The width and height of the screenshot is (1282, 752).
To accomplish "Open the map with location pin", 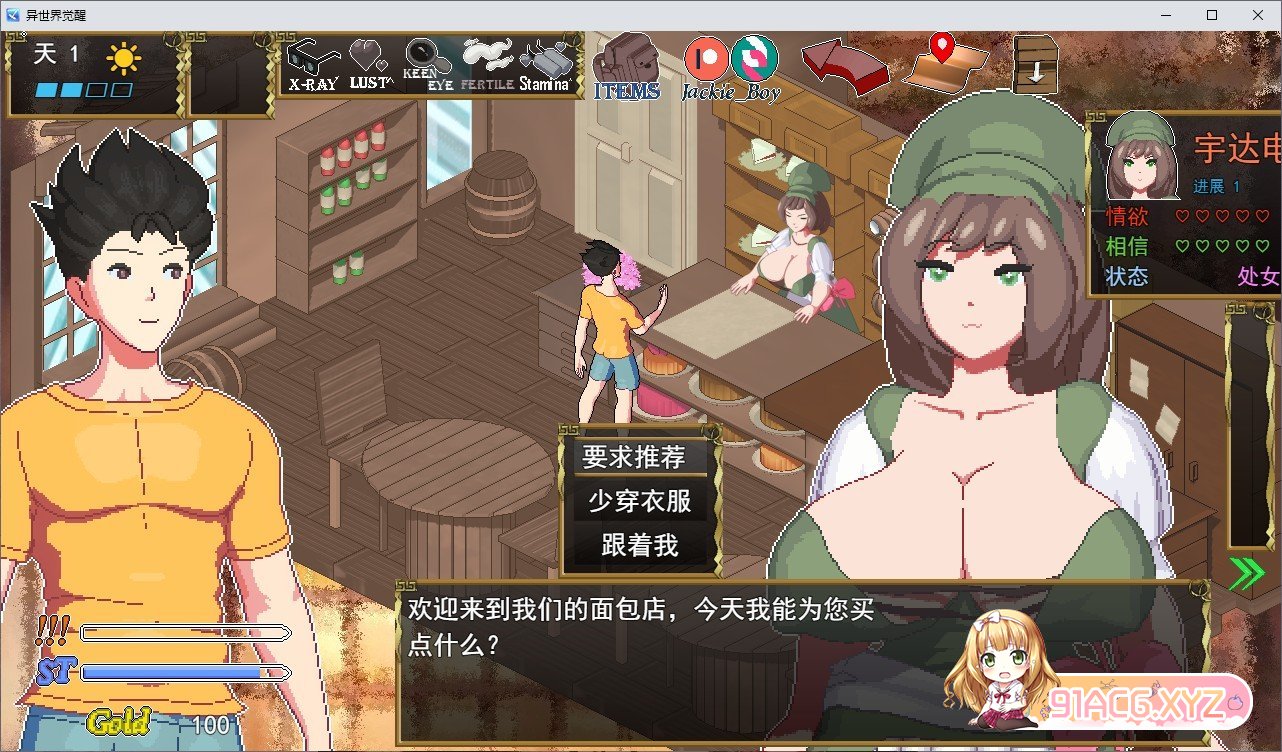I will tap(945, 62).
